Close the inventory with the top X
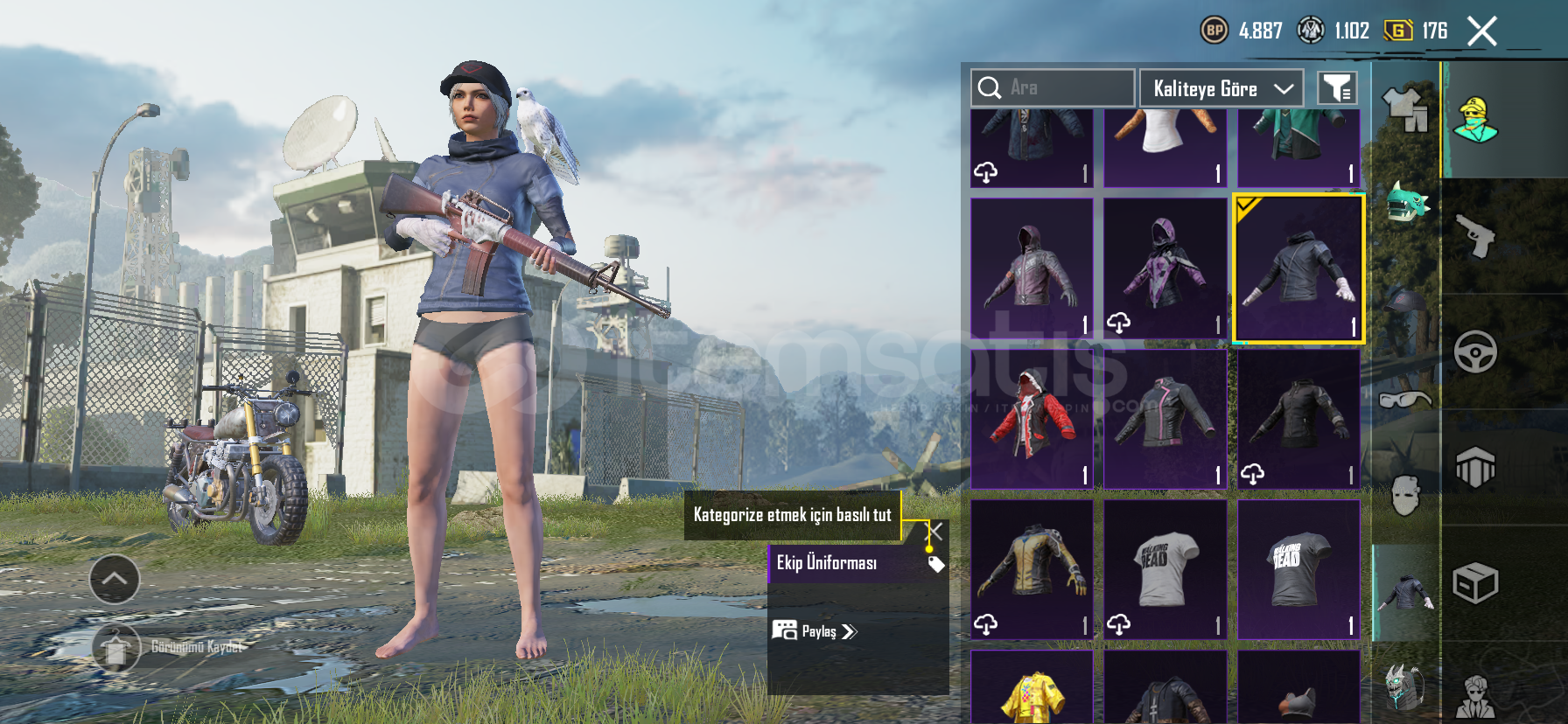This screenshot has width=1568, height=724. 1481,31
